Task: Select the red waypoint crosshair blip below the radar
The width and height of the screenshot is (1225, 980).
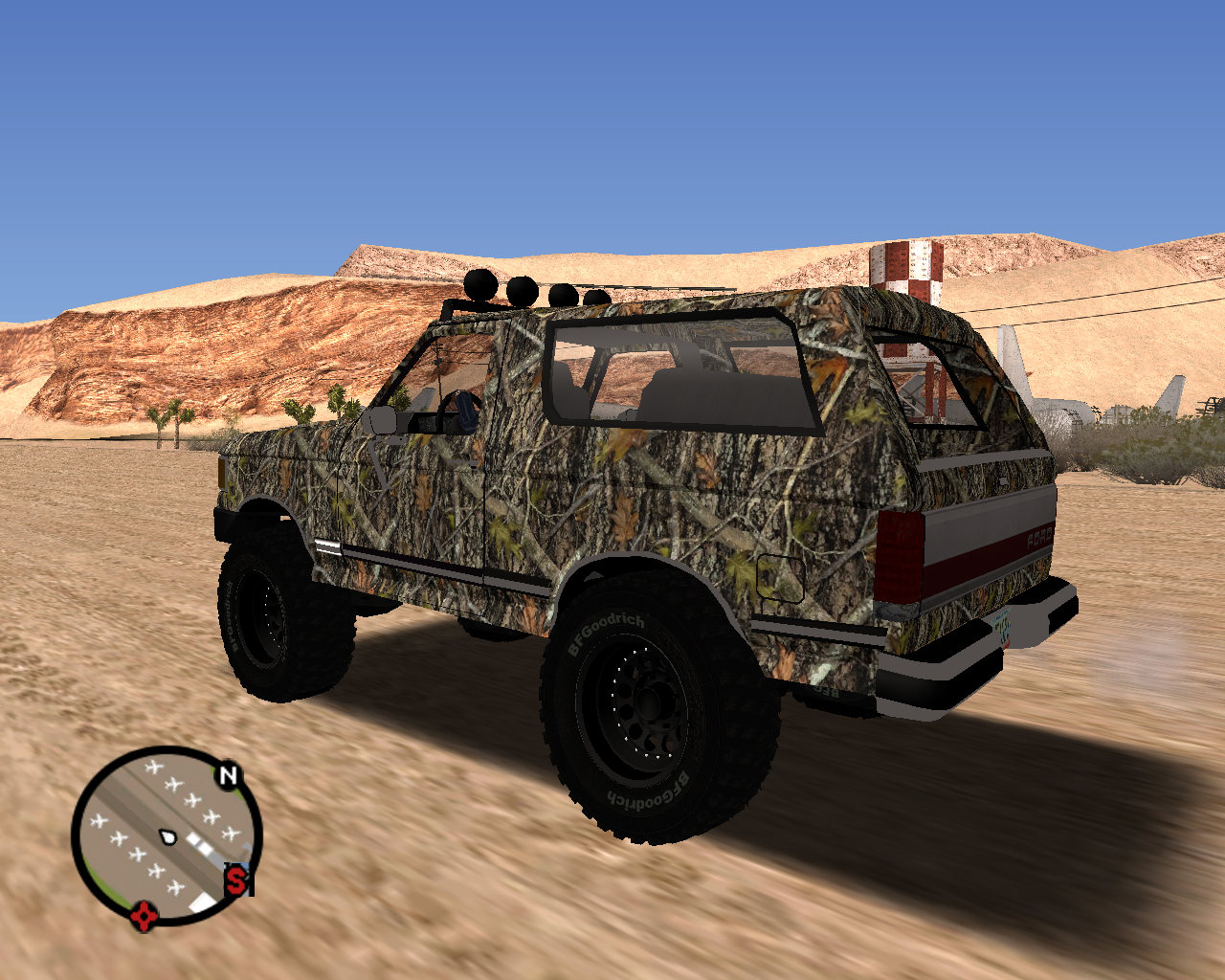Action: coord(144,916)
